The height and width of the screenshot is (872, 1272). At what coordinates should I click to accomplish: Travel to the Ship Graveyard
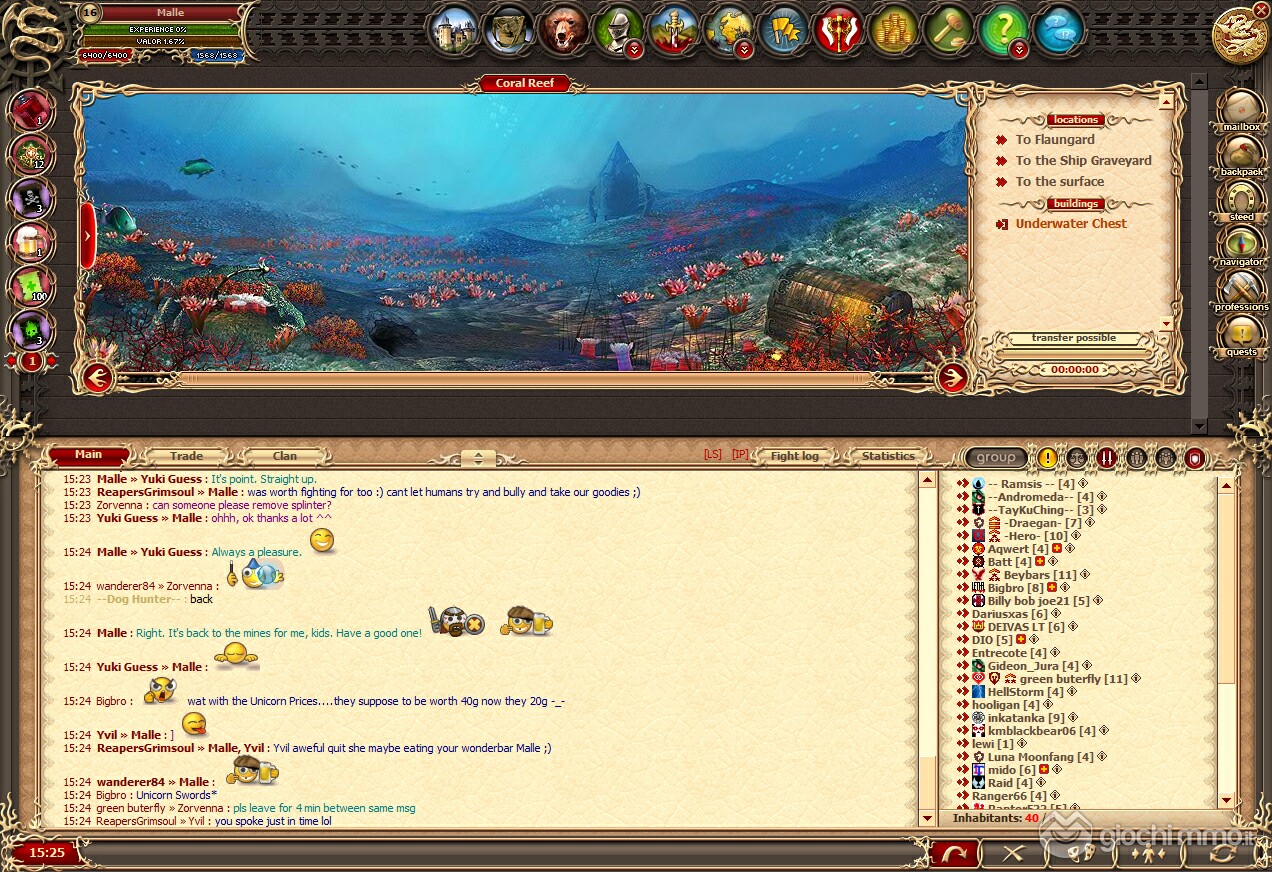pos(1083,161)
